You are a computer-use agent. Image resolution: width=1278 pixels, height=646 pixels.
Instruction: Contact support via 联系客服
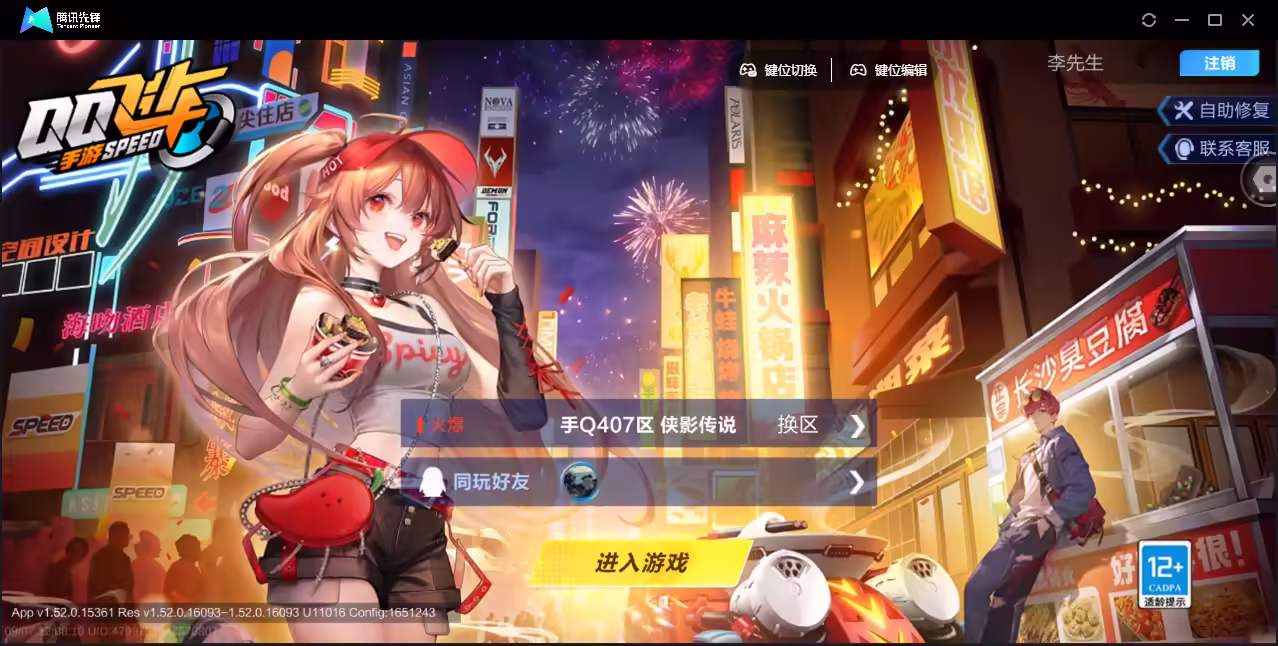click(x=1224, y=149)
